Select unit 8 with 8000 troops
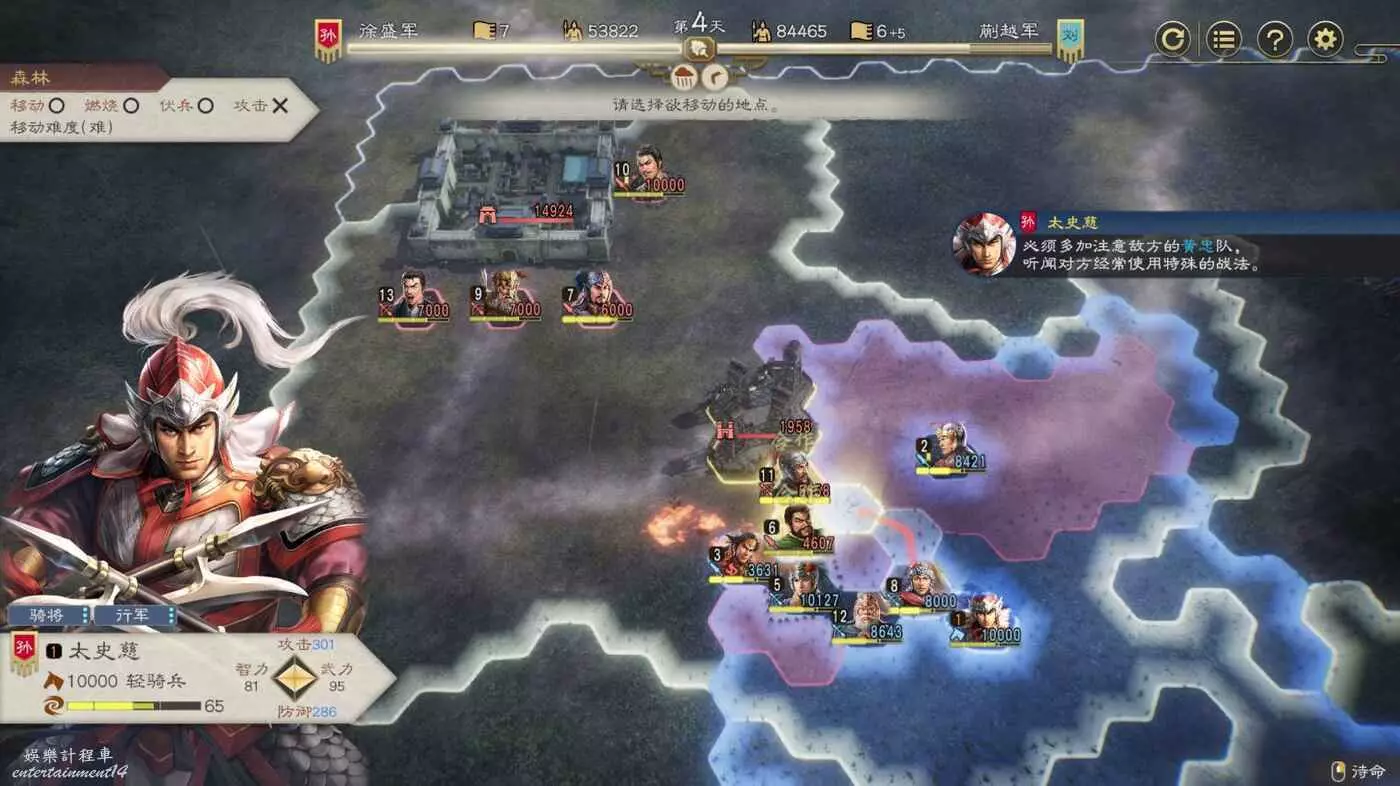The width and height of the screenshot is (1400, 786). (x=922, y=585)
